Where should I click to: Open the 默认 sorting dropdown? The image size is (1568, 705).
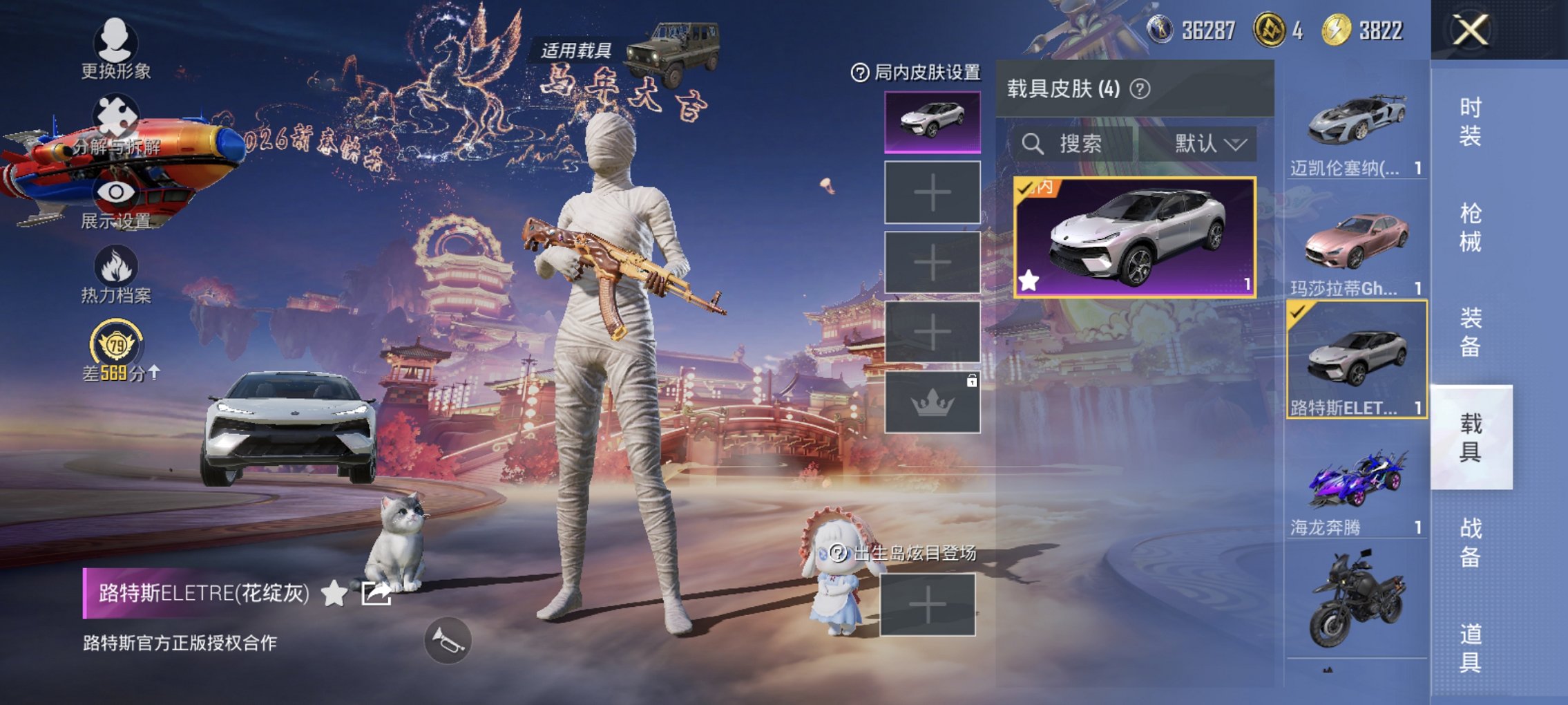pos(1209,144)
